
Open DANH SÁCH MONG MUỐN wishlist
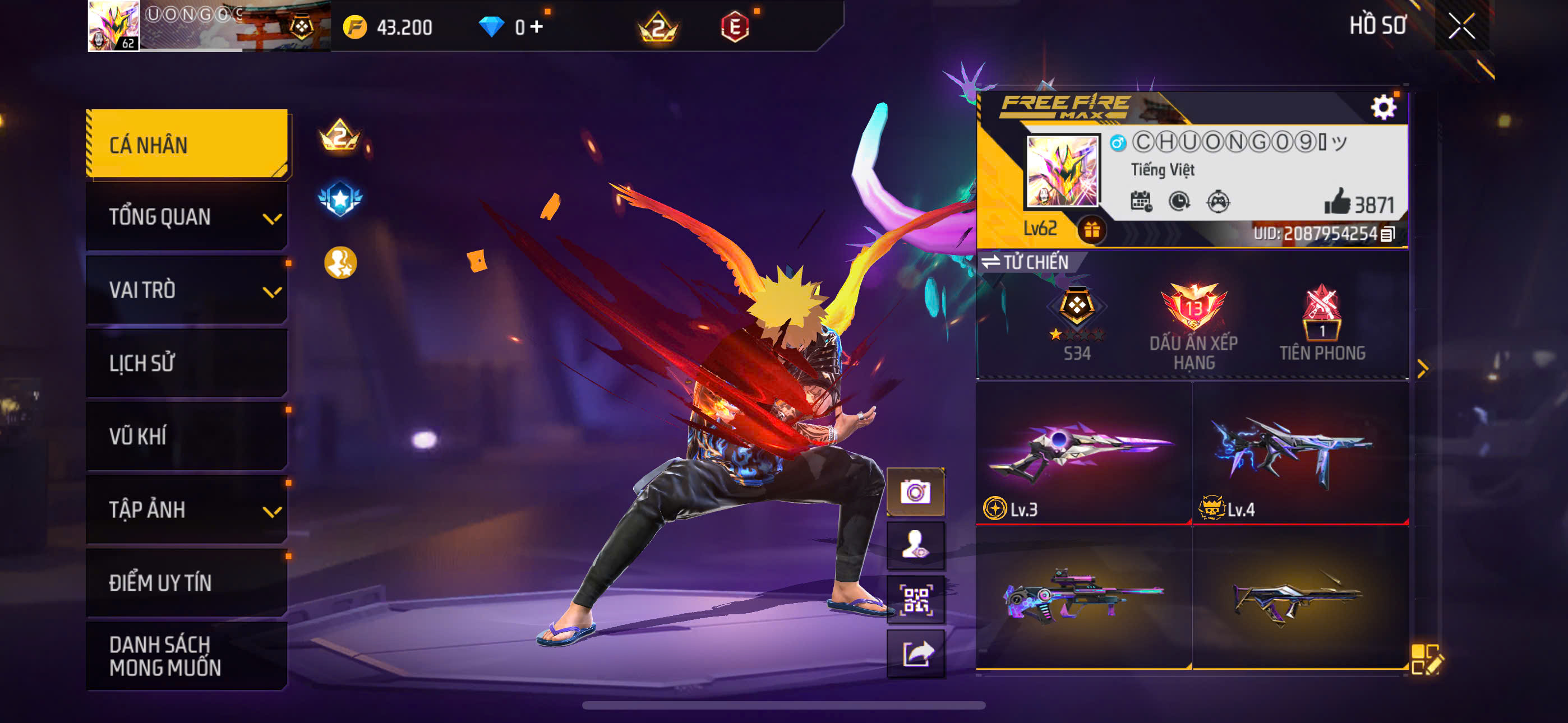point(187,655)
